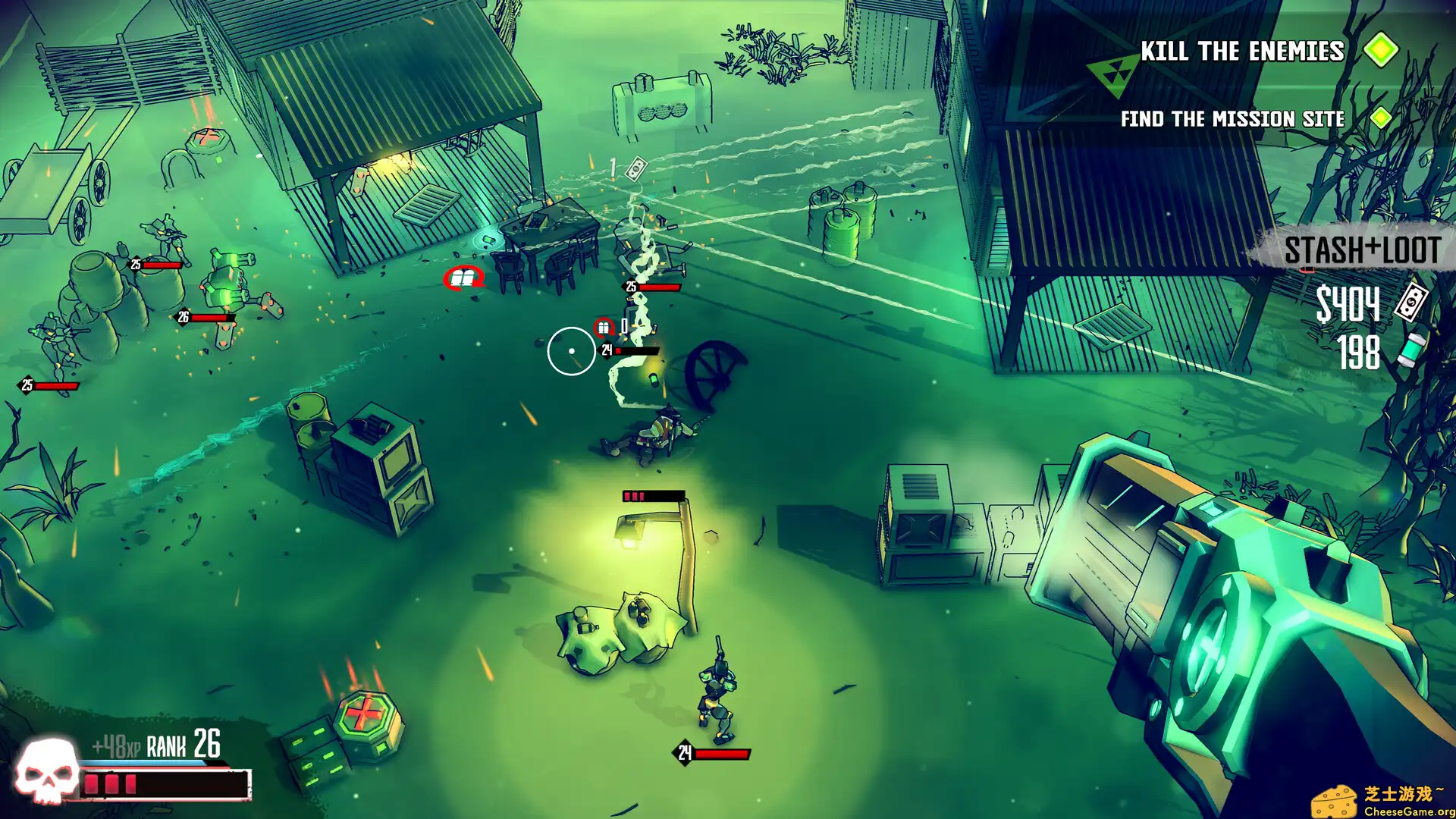Screen dimensions: 1456x819
Task: Click the cash money icon
Action: point(1410,301)
